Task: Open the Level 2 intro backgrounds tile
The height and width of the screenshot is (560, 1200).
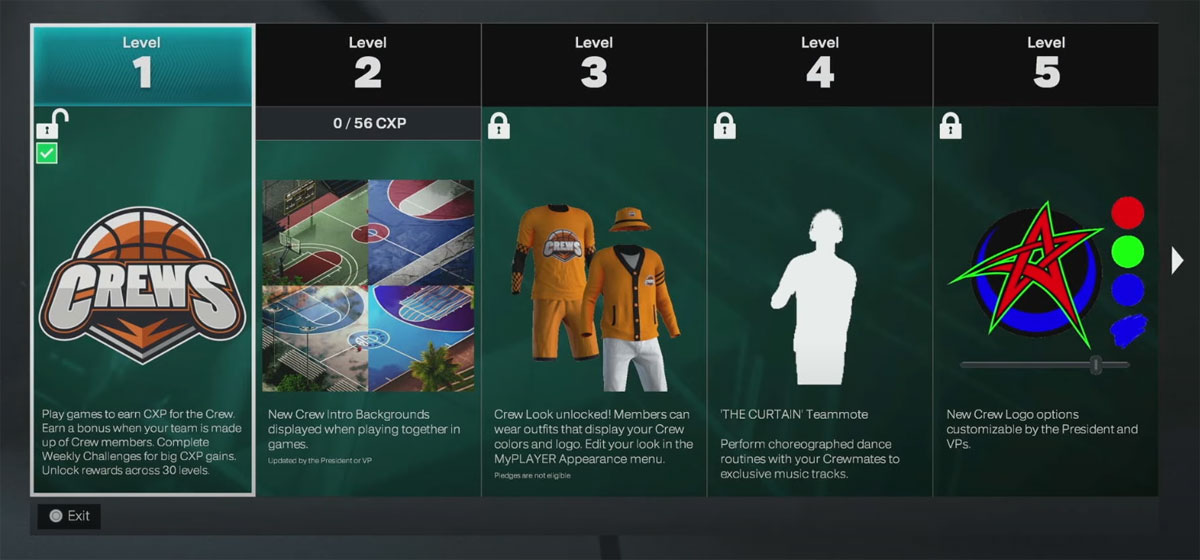Action: pyautogui.click(x=368, y=285)
